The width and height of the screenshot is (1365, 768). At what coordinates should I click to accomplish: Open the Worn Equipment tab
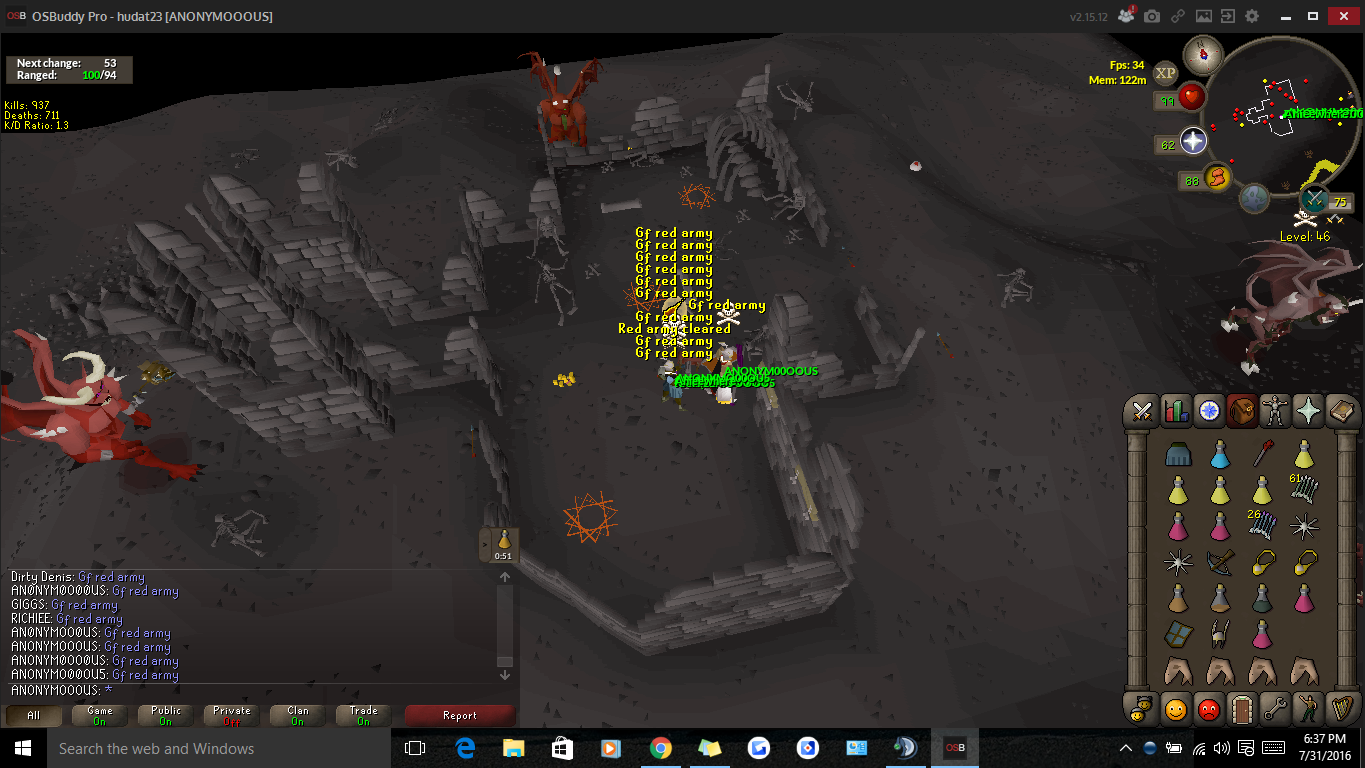click(x=1275, y=410)
